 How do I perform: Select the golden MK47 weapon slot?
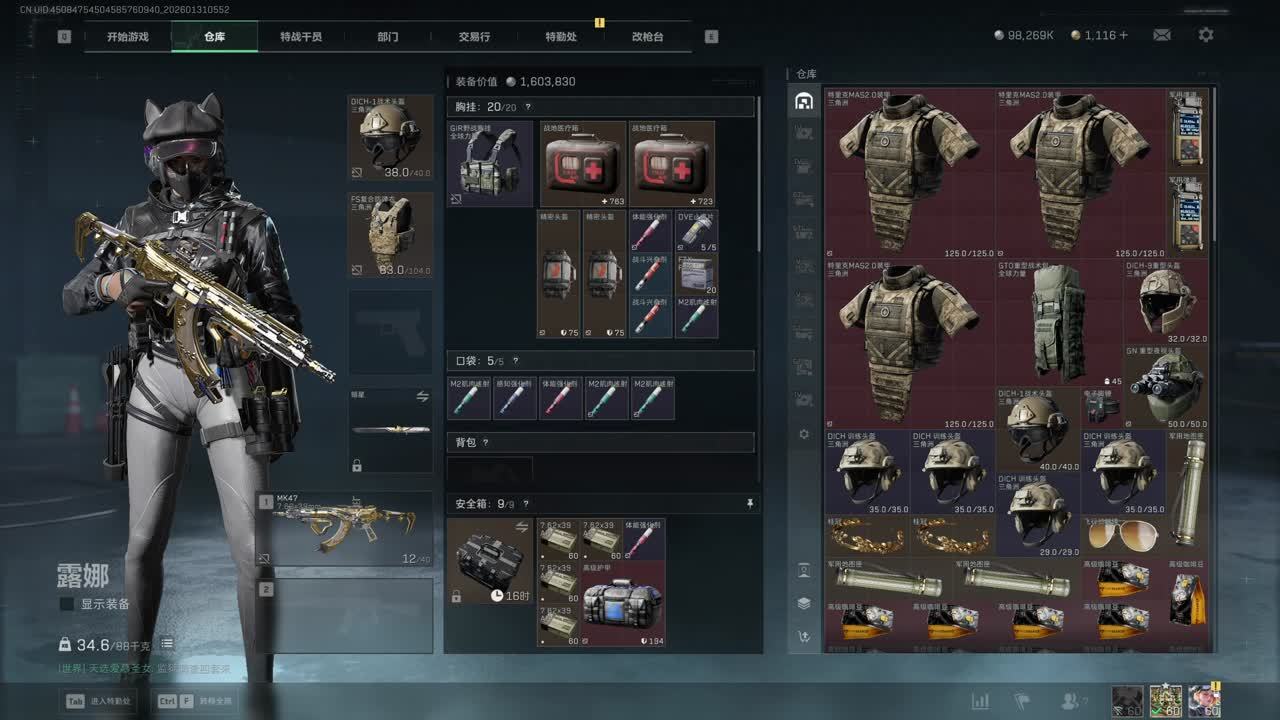click(x=345, y=528)
